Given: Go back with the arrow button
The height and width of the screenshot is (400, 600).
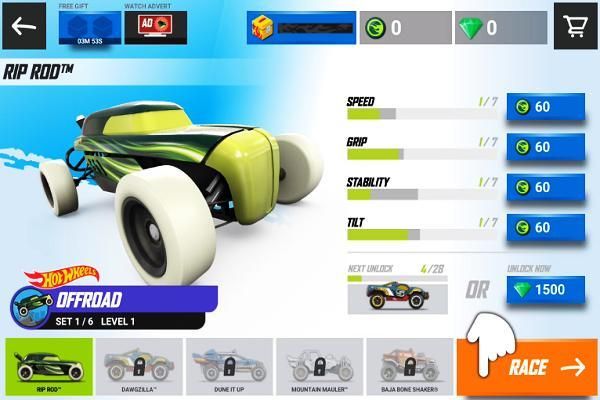Looking at the screenshot, I should [x=23, y=26].
